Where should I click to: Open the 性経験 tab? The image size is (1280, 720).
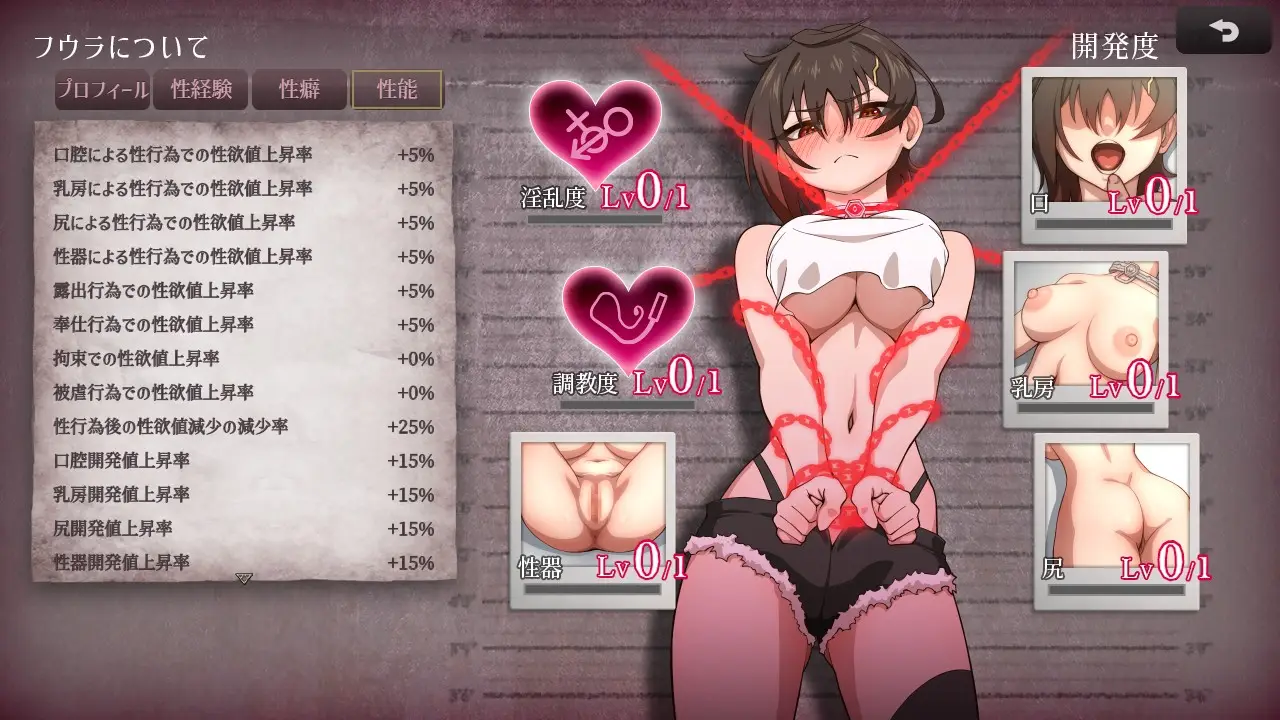[202, 89]
